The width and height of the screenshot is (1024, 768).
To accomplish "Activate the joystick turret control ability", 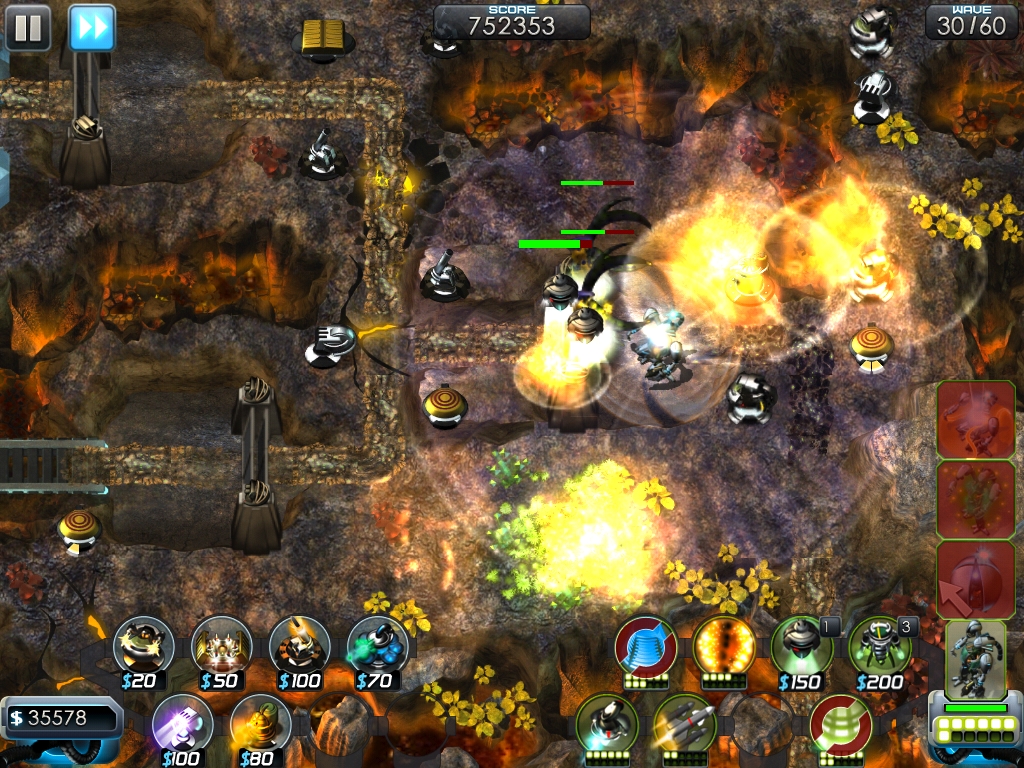I will (607, 724).
